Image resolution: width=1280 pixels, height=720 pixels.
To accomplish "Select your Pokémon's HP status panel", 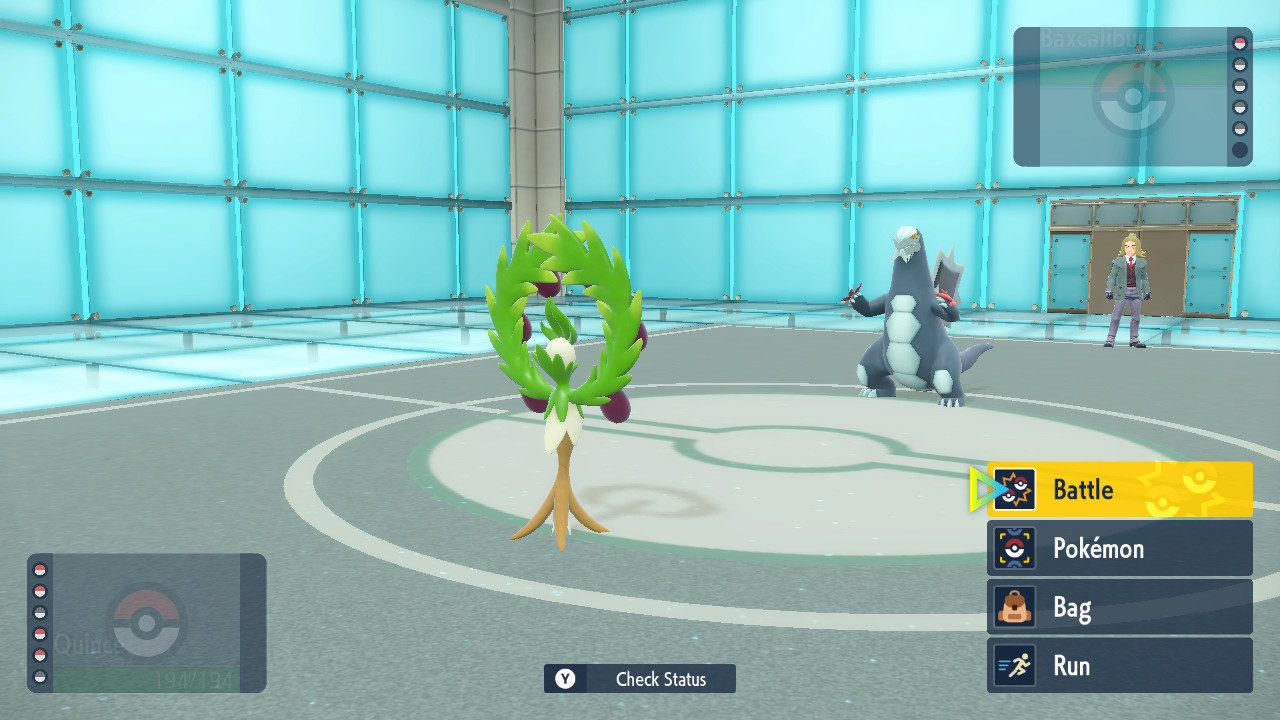I will point(147,623).
